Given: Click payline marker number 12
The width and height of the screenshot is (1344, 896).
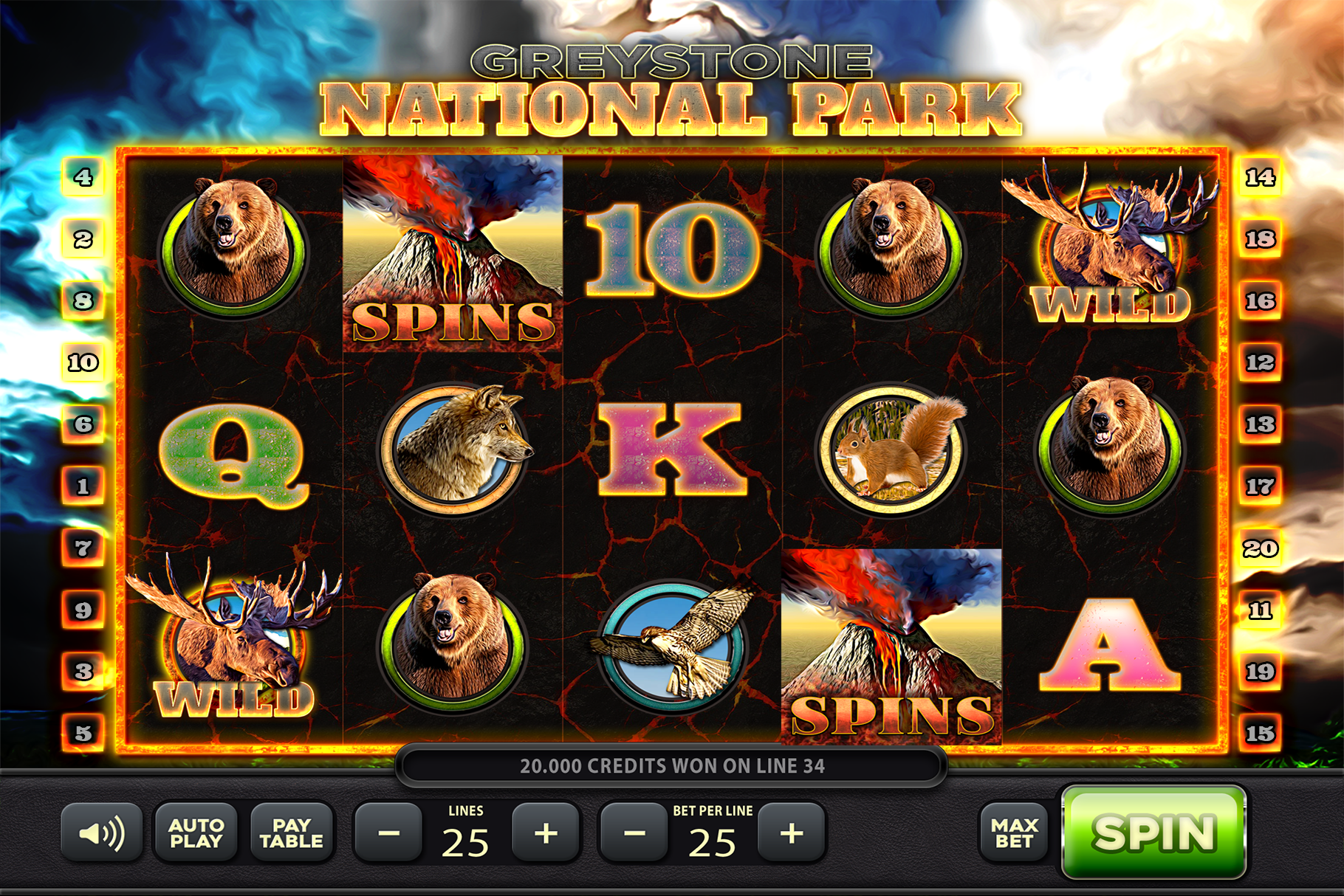Looking at the screenshot, I should coord(1260,362).
